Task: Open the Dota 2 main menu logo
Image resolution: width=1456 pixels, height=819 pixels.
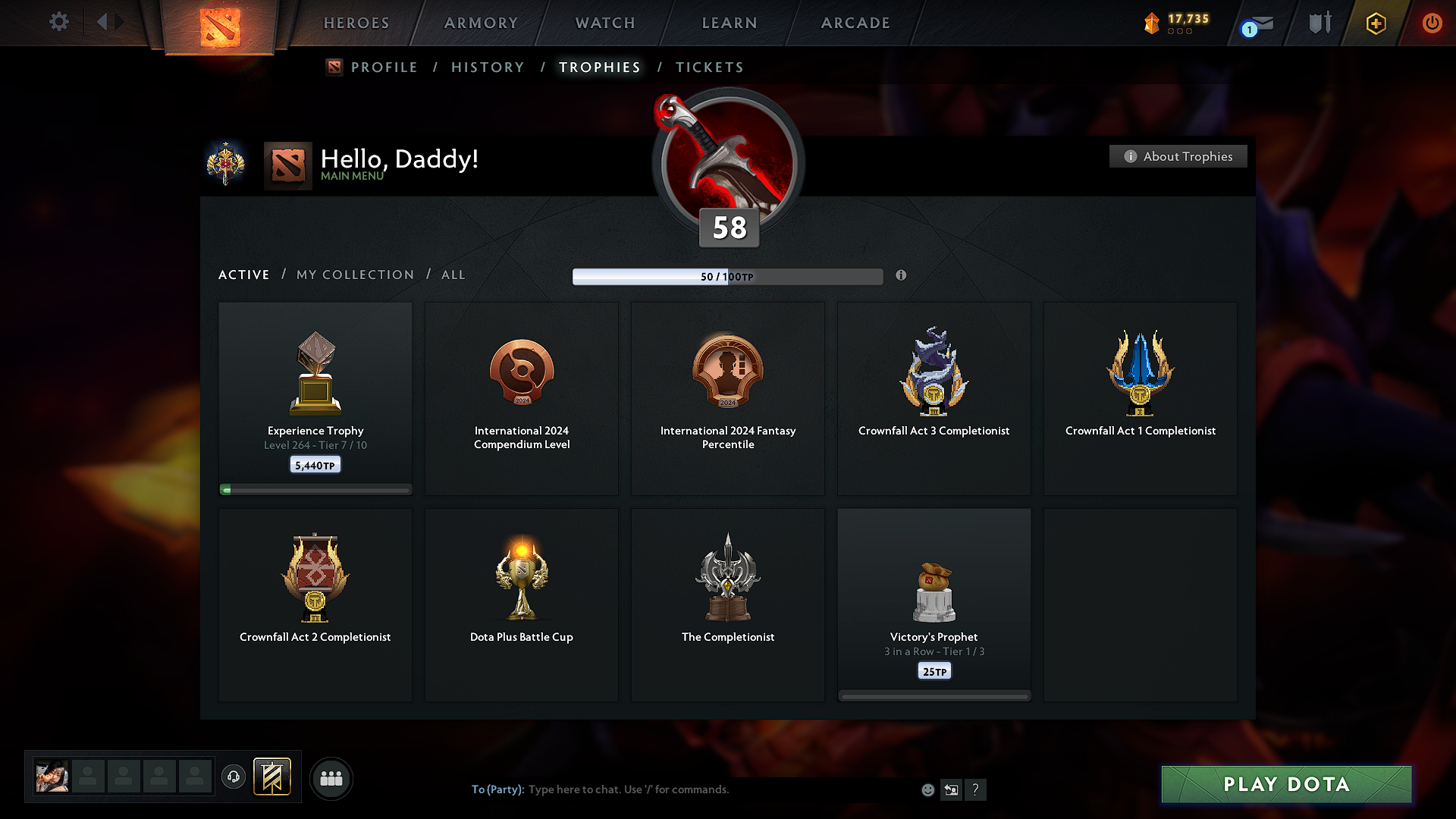Action: (218, 23)
